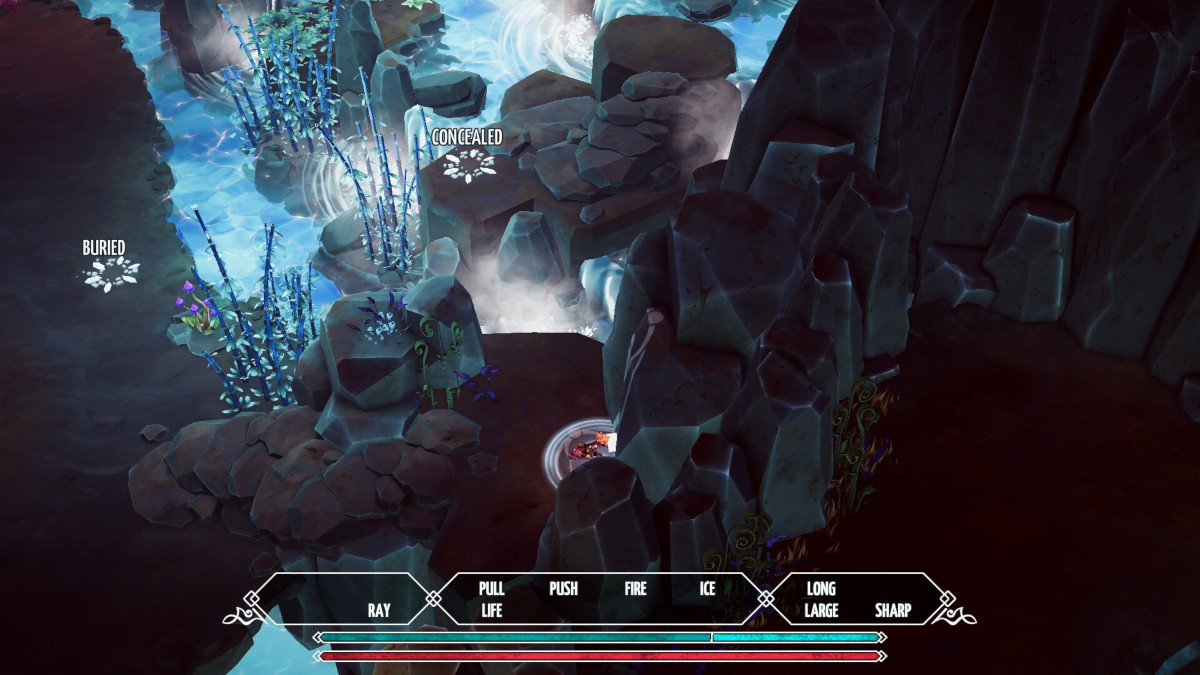Select the LARGE spell modifier
This screenshot has width=1200, height=675.
pyautogui.click(x=820, y=610)
